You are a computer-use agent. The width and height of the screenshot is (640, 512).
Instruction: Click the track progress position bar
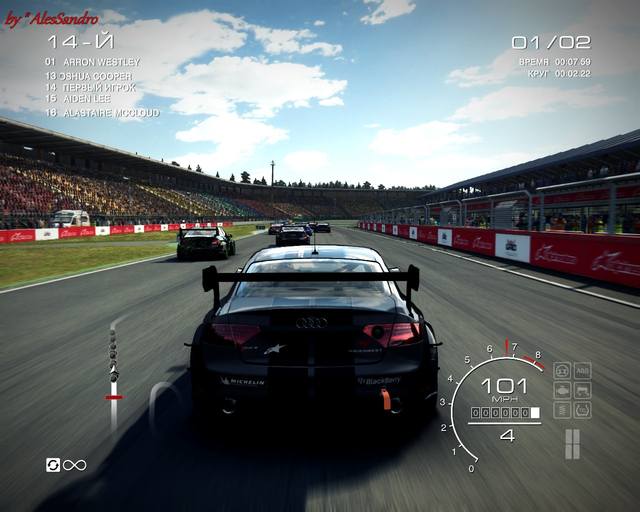pos(114,375)
